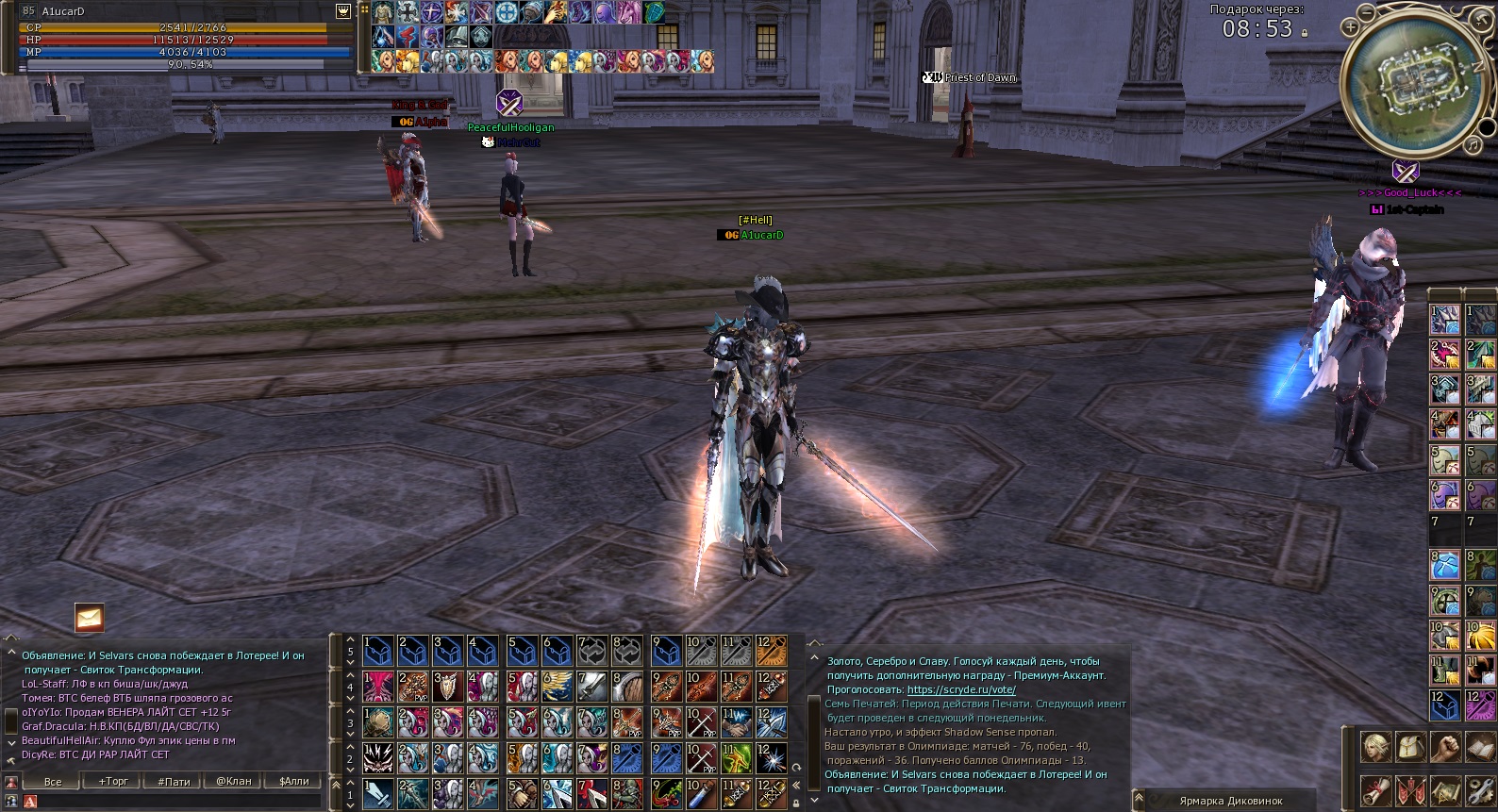
Task: Zoom out the minimap with minus button
Action: (x=1368, y=13)
